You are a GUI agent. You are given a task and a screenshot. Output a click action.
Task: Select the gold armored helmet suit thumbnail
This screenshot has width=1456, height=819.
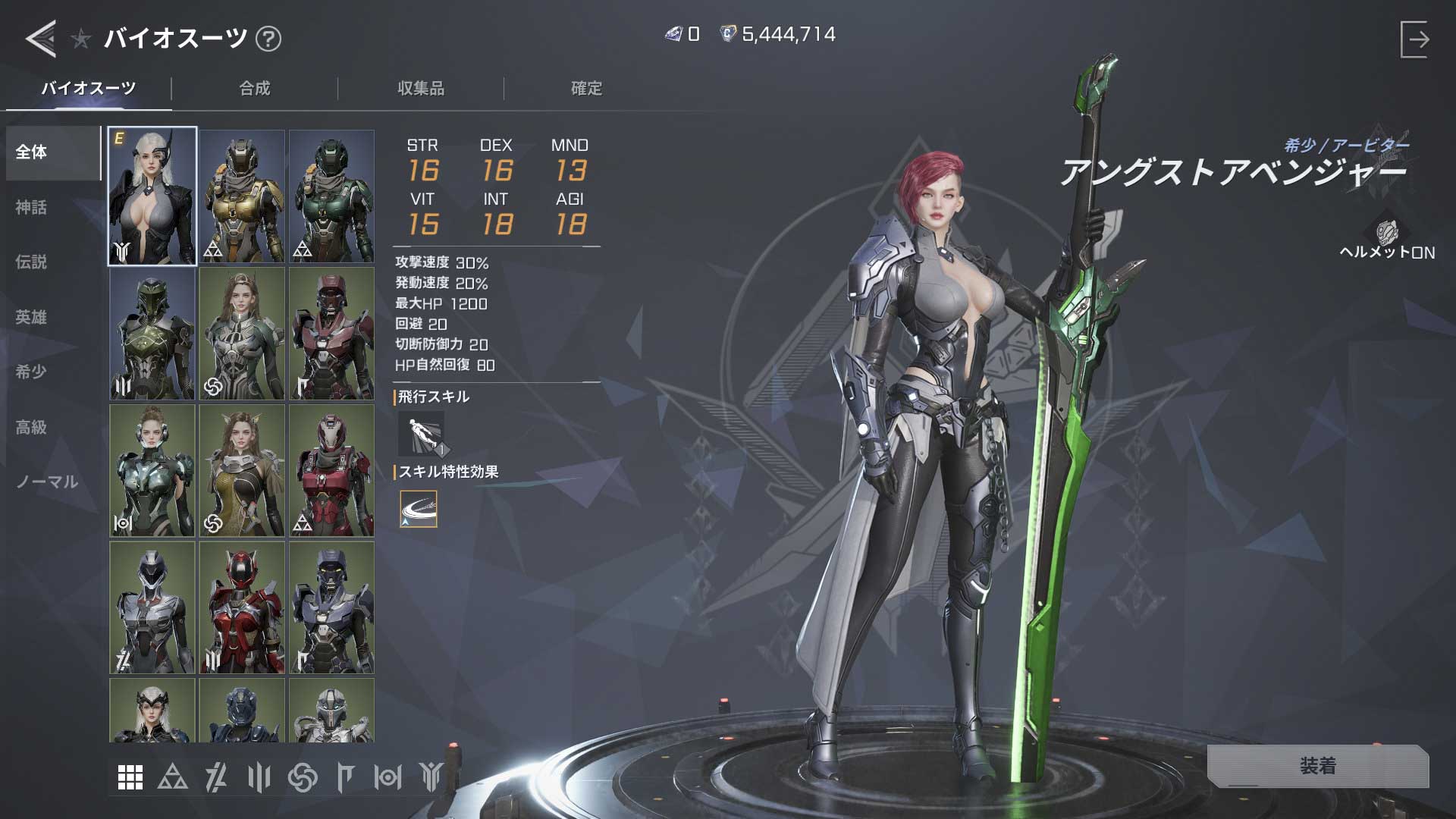(x=242, y=196)
